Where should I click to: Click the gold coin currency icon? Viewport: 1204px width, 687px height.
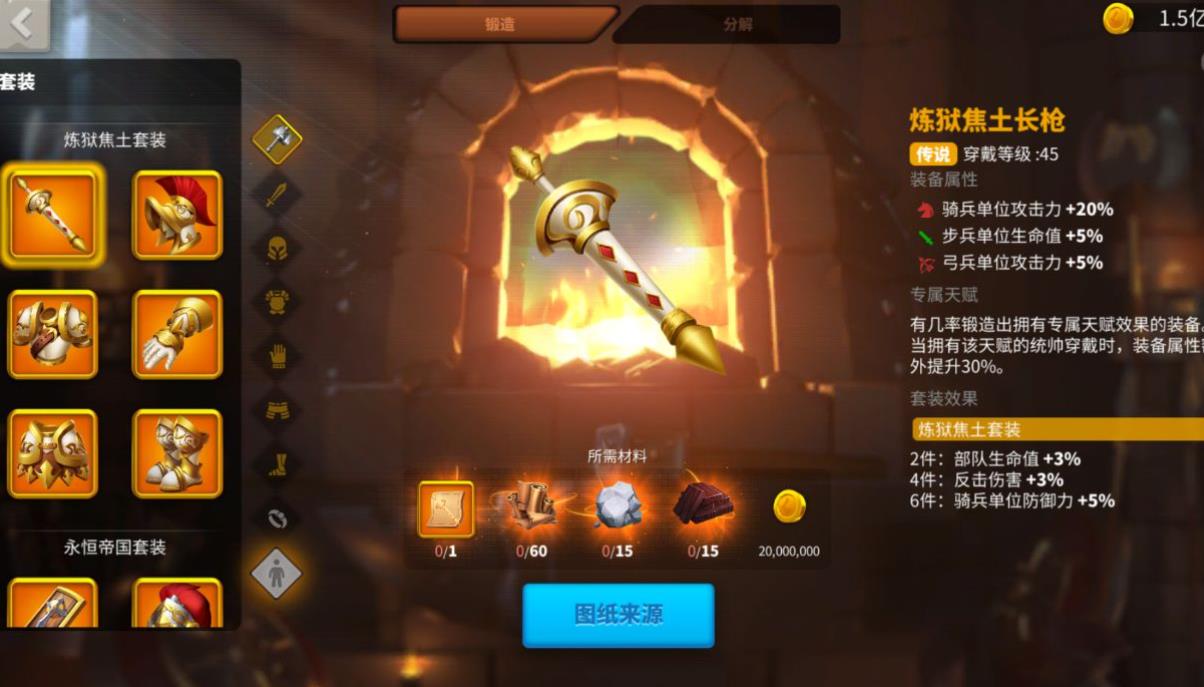click(1118, 18)
